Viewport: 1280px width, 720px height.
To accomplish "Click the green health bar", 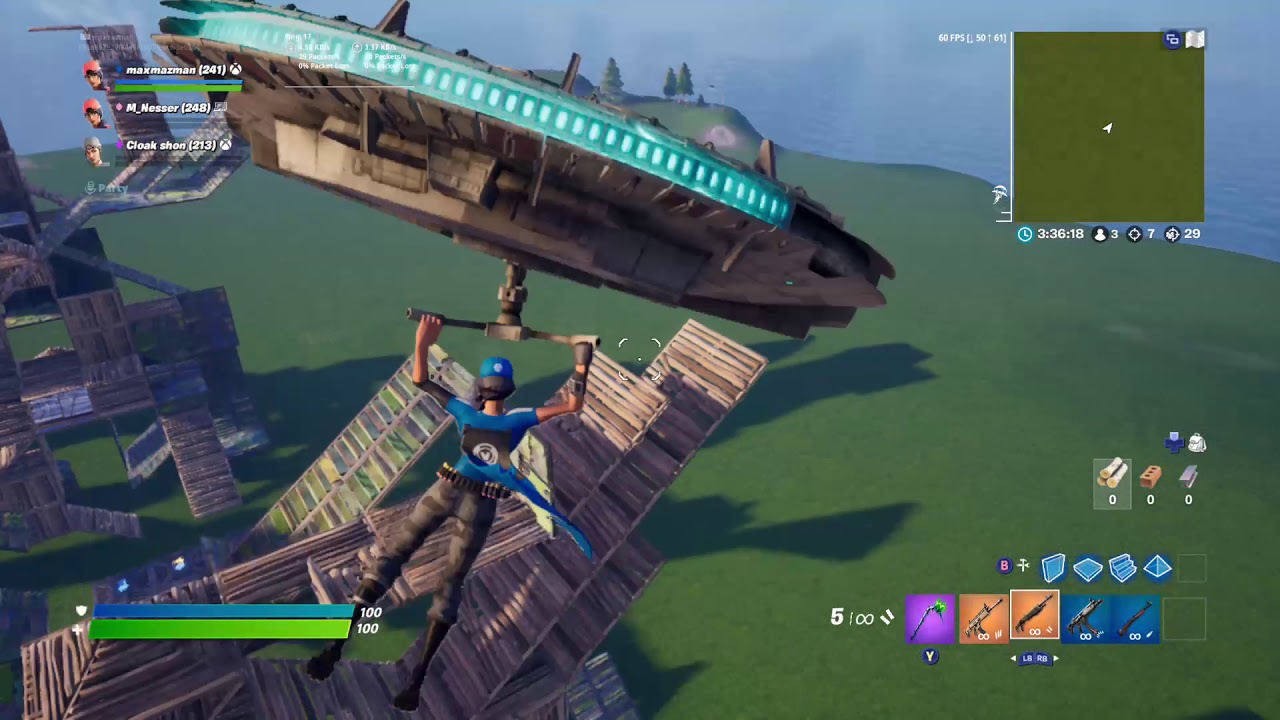I will tap(220, 631).
